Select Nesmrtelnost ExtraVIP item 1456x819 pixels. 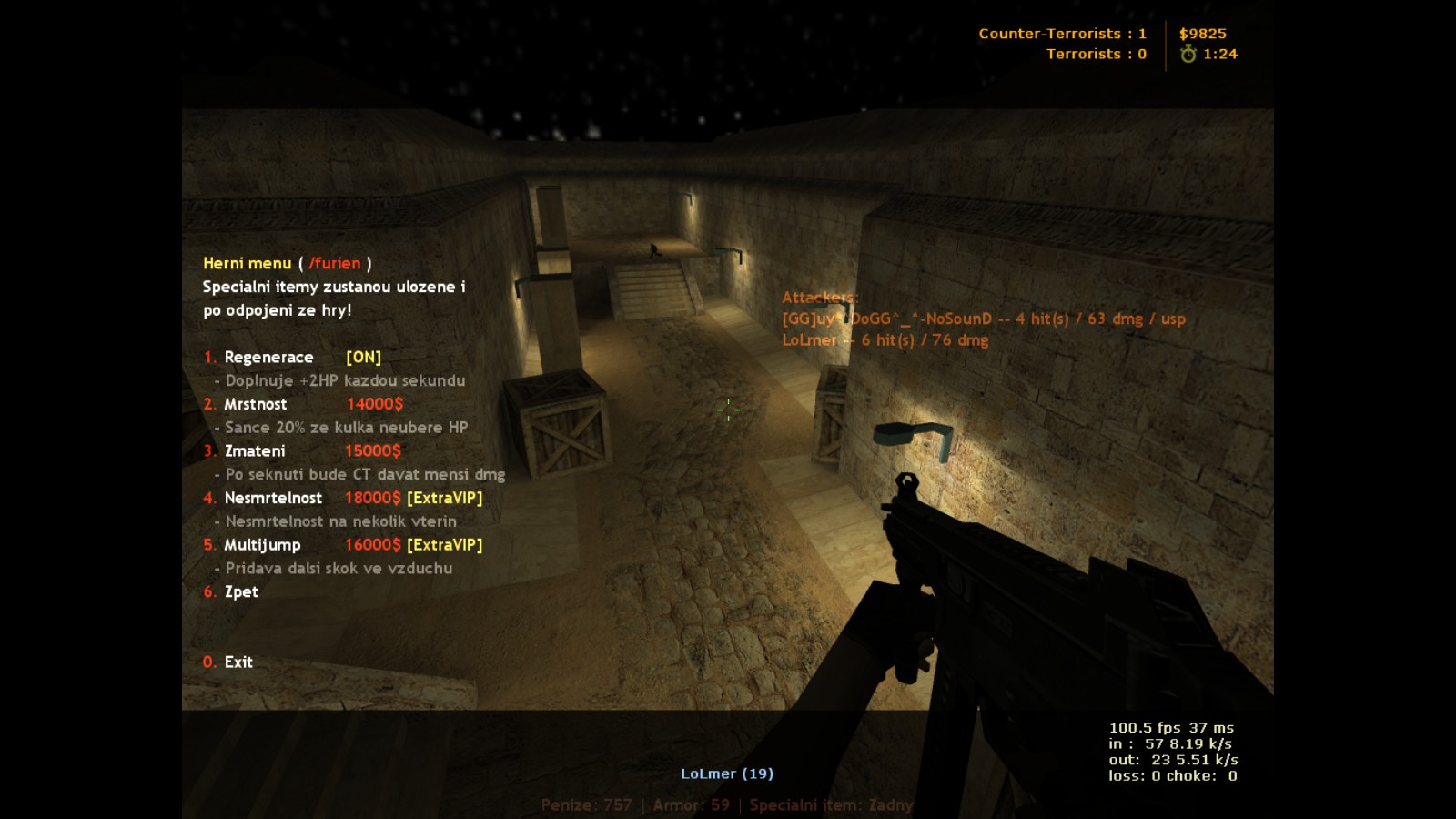click(x=273, y=499)
